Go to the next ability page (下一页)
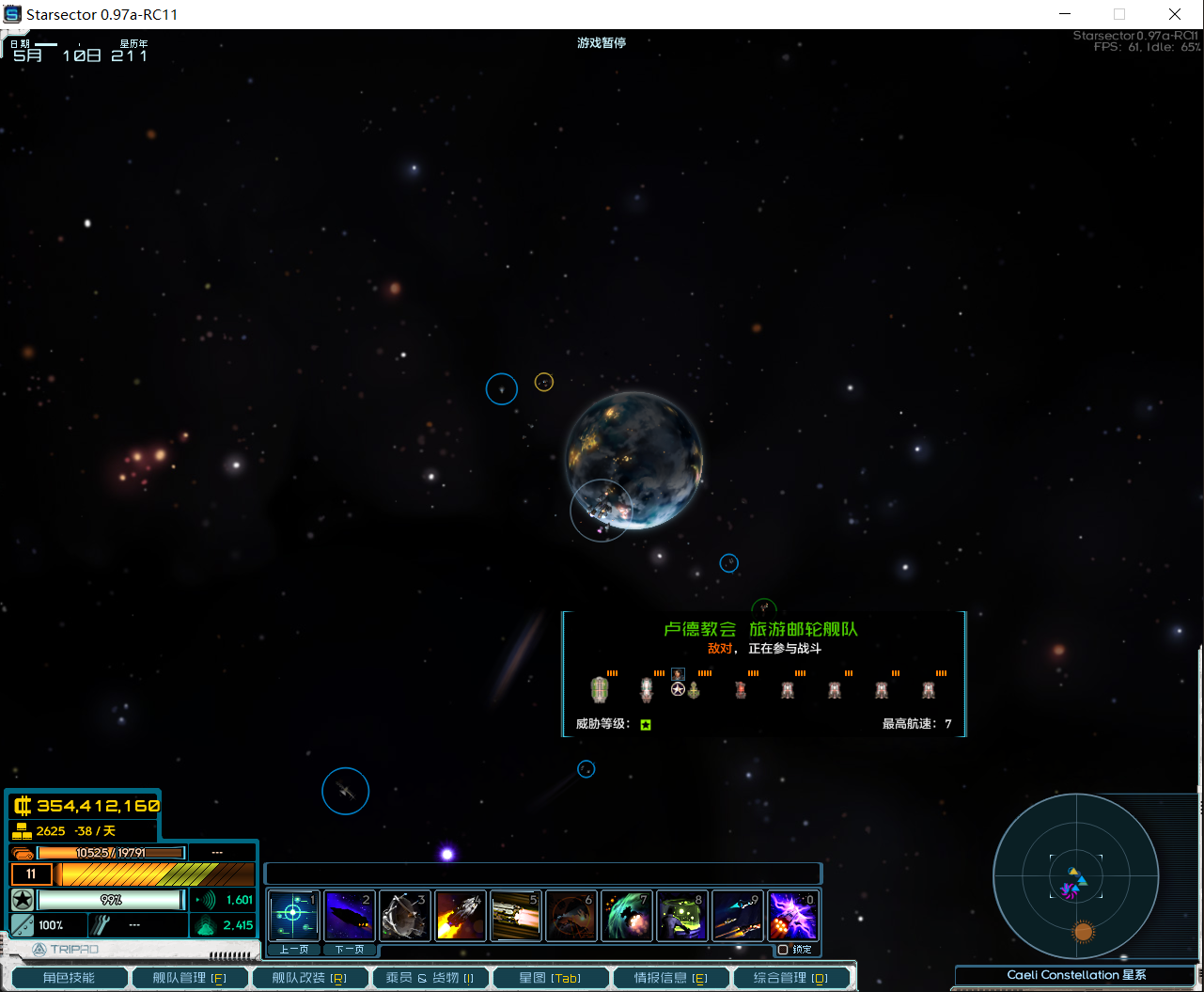 (349, 950)
